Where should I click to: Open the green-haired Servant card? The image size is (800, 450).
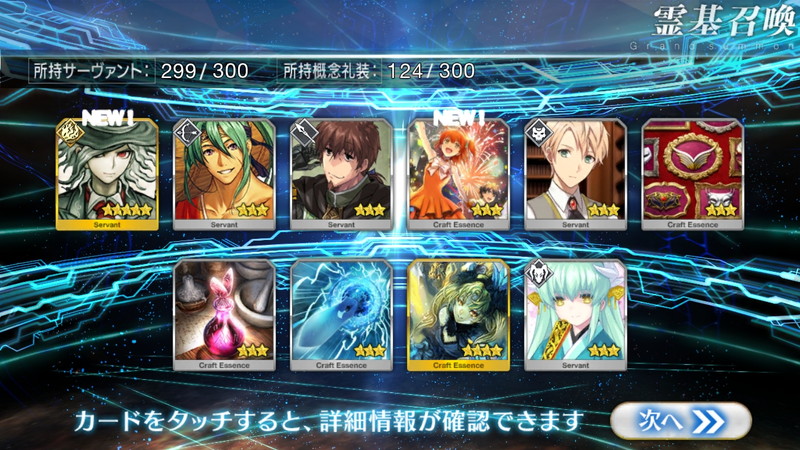(224, 174)
